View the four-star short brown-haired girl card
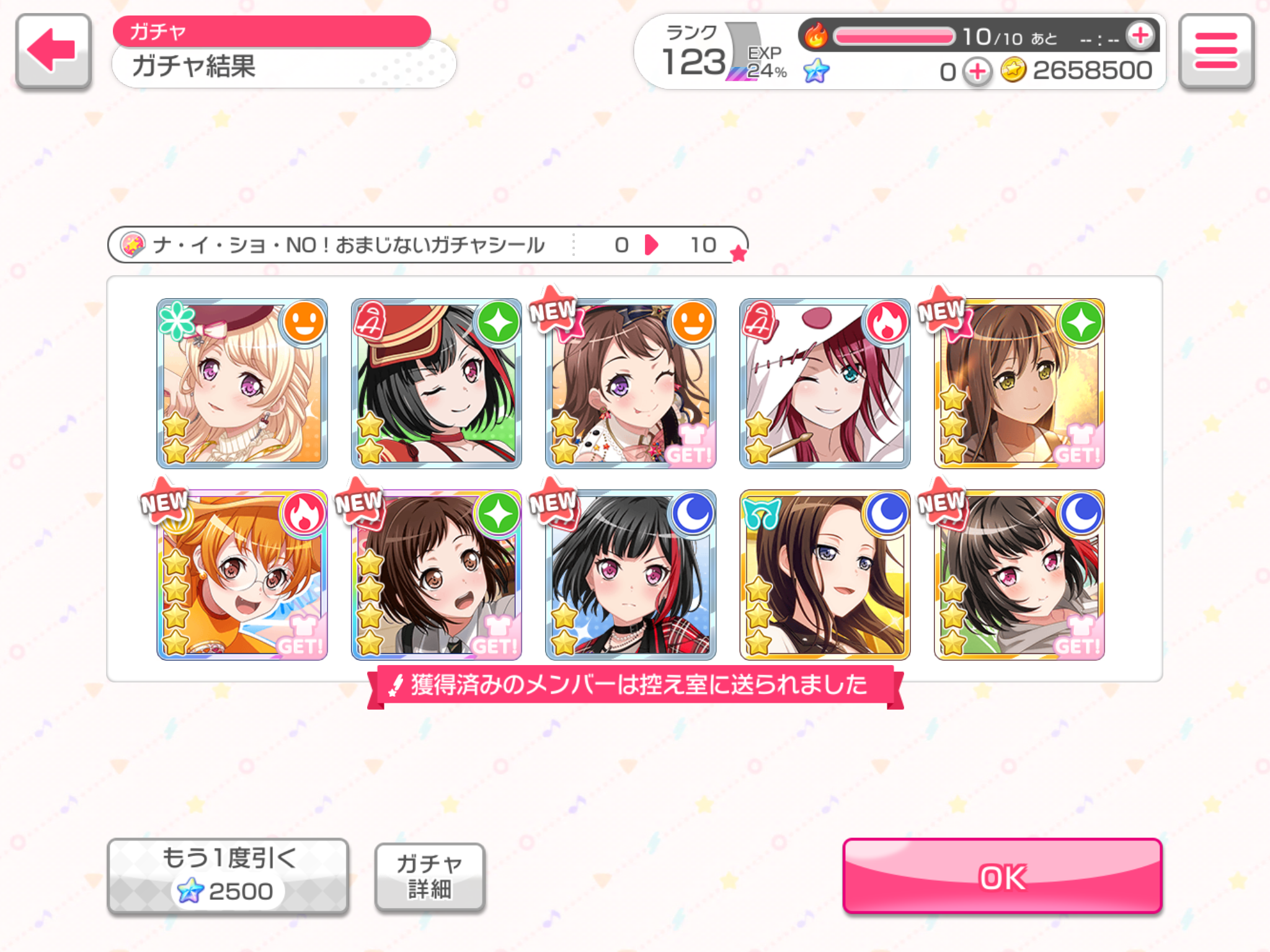Screen dimensions: 1270x952 436,575
